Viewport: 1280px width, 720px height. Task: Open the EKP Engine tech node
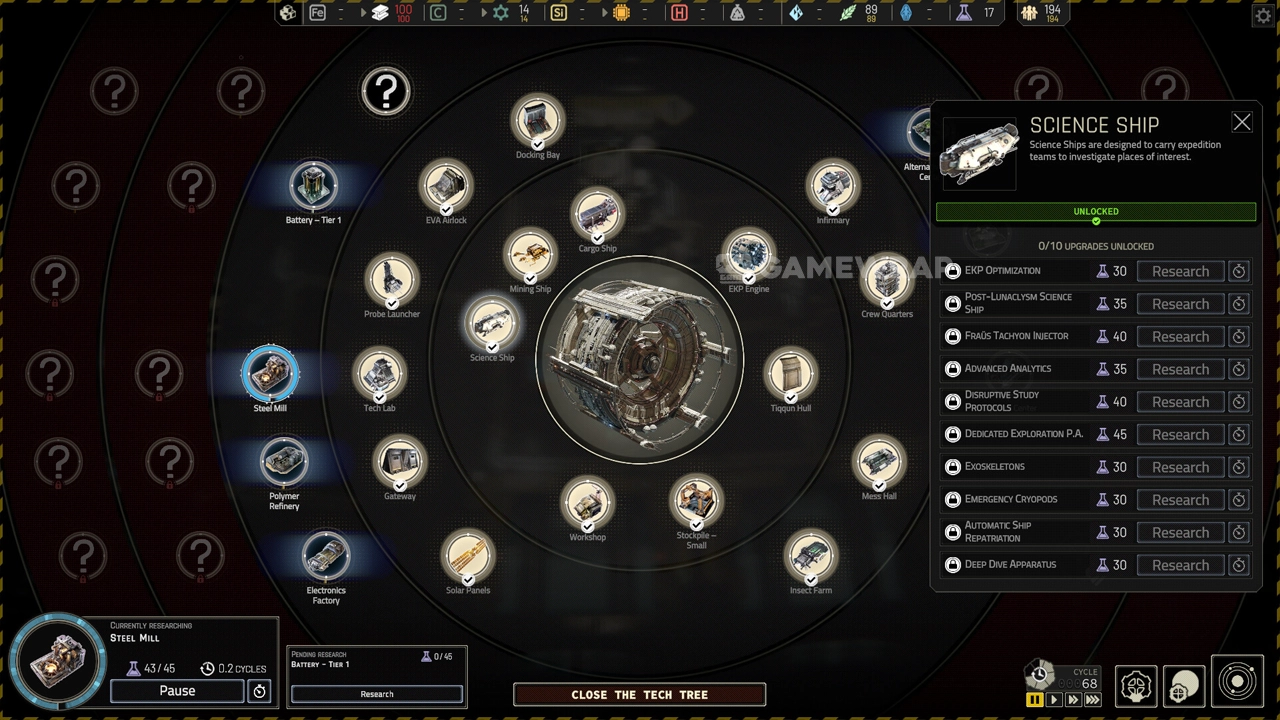[748, 255]
